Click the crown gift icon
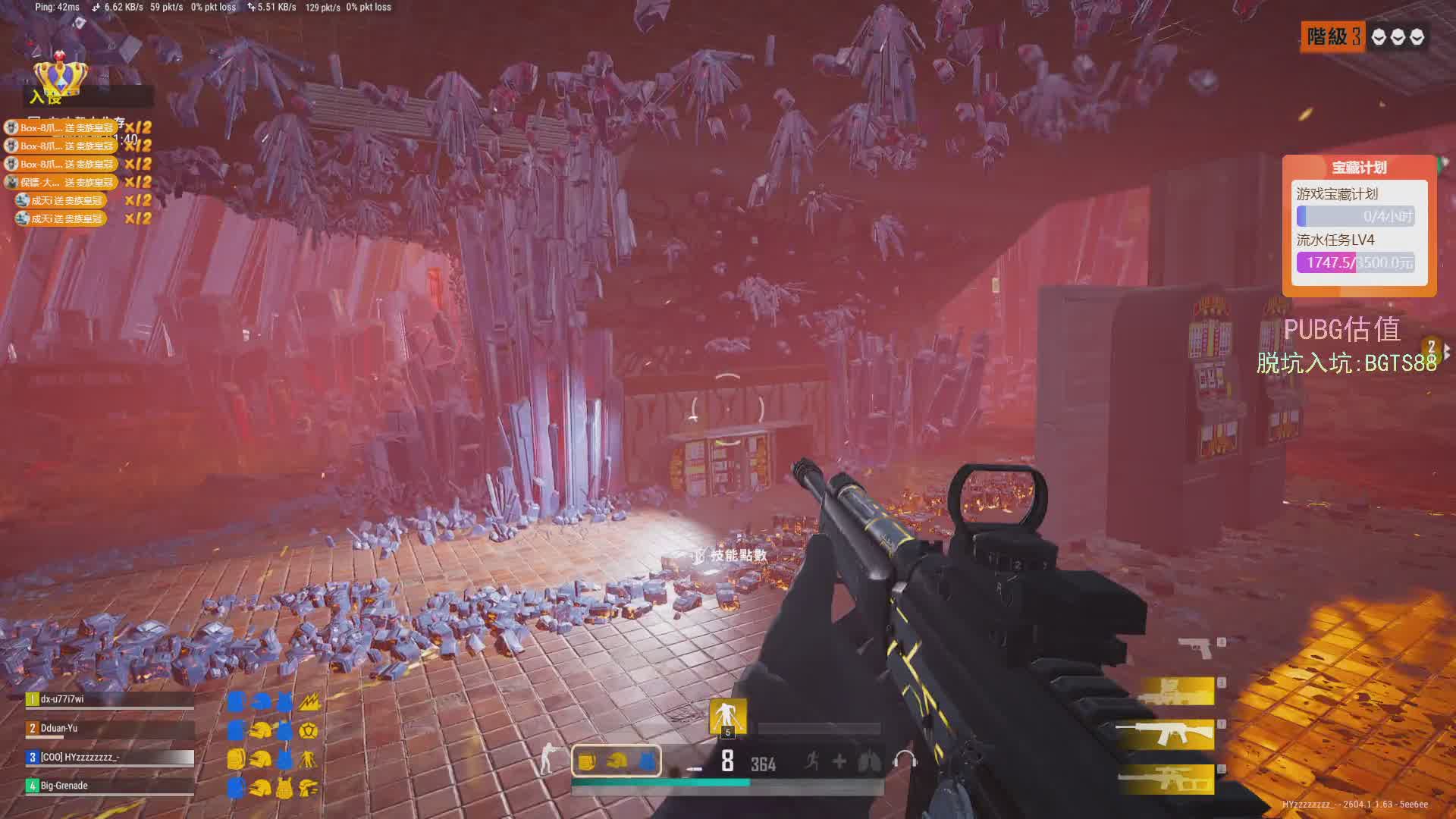The width and height of the screenshot is (1456, 819). (60, 76)
